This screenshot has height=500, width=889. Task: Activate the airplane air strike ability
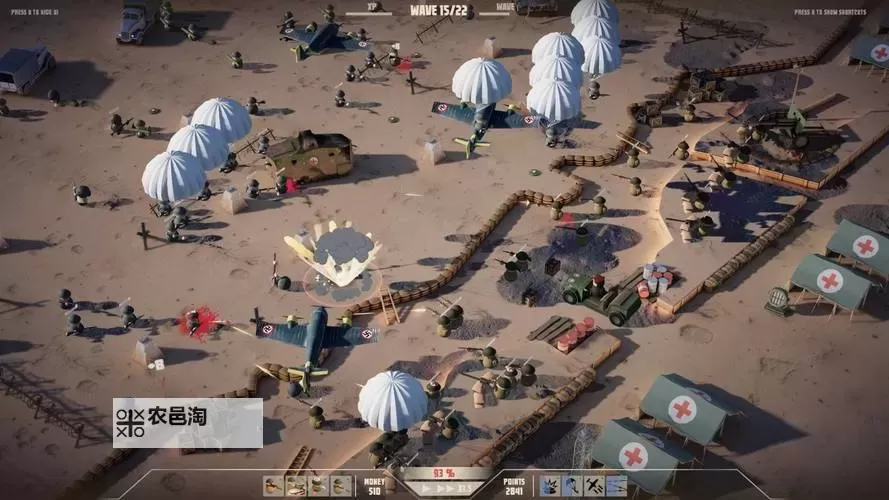594,486
